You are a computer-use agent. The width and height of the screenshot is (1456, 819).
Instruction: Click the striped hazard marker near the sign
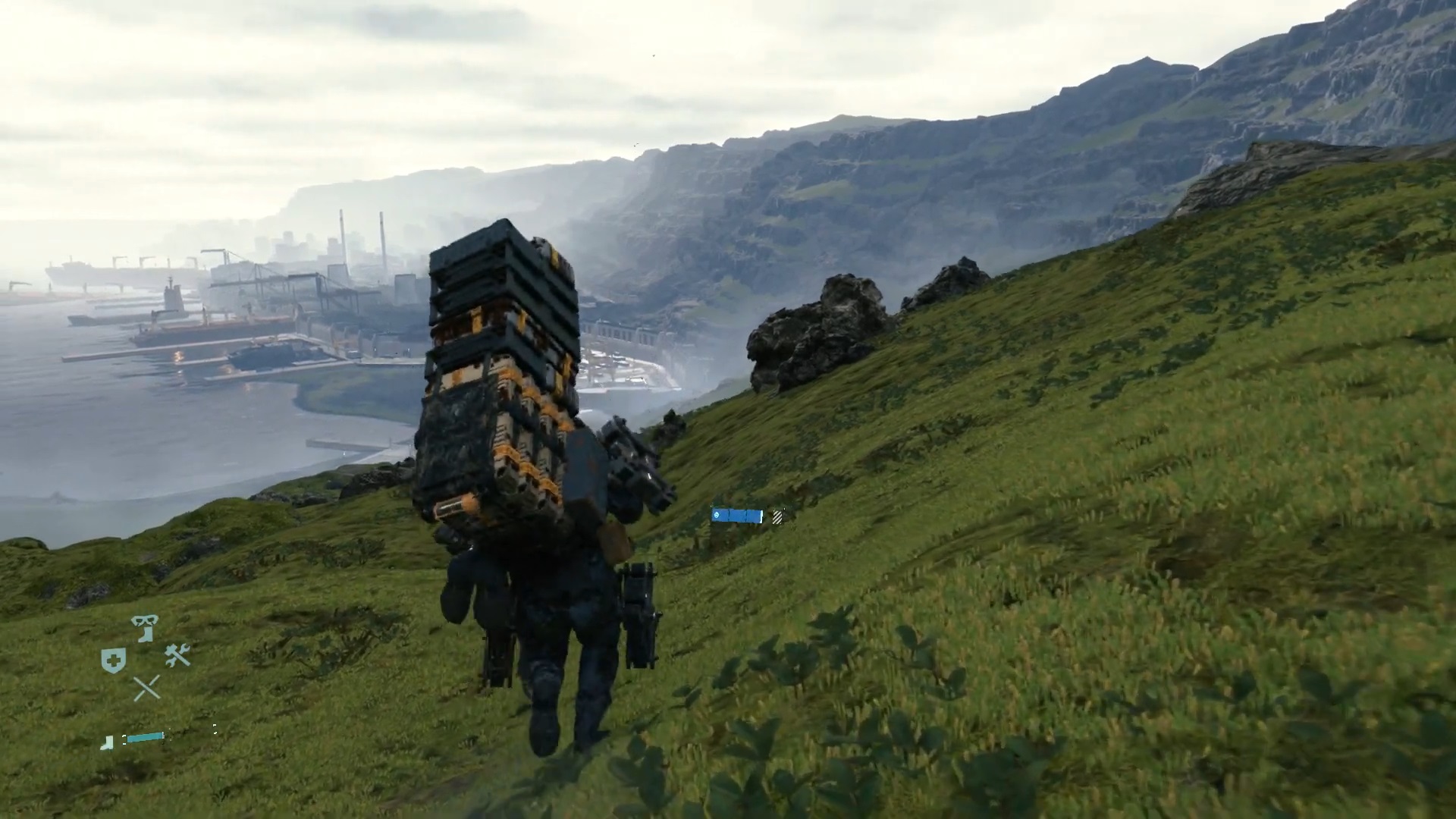tap(777, 516)
